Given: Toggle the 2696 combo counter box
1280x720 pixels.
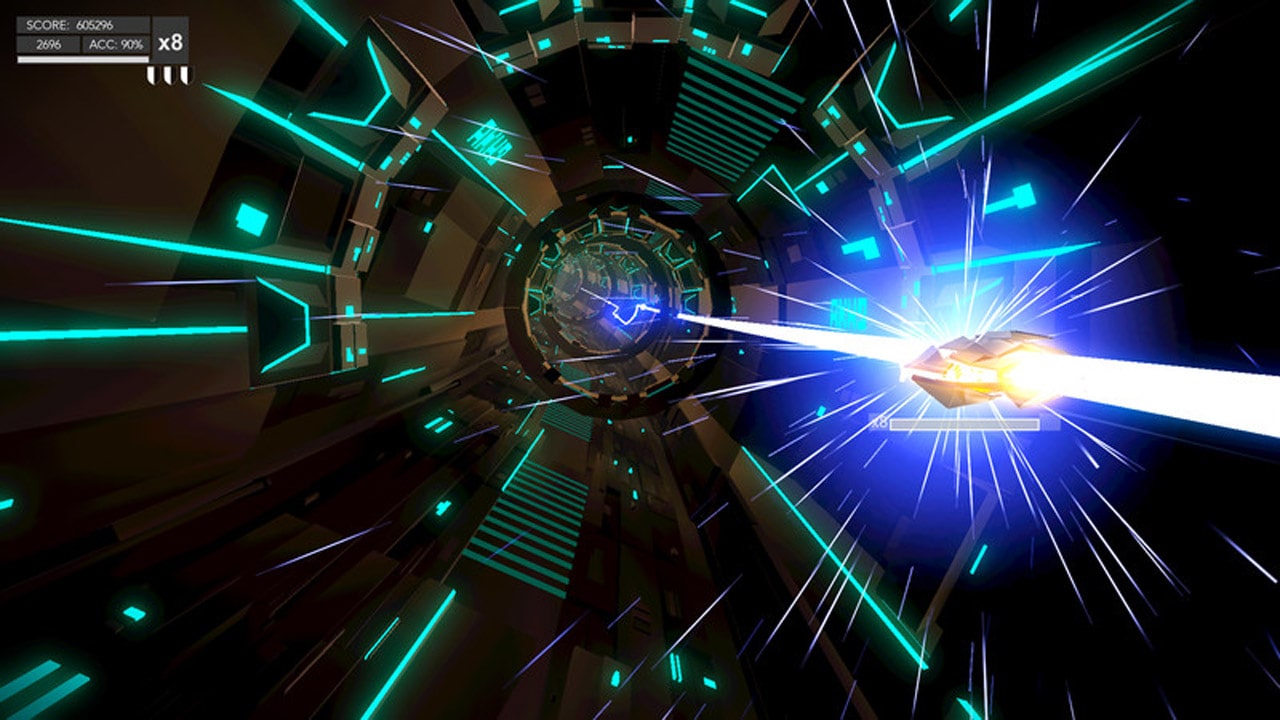Looking at the screenshot, I should [48, 43].
